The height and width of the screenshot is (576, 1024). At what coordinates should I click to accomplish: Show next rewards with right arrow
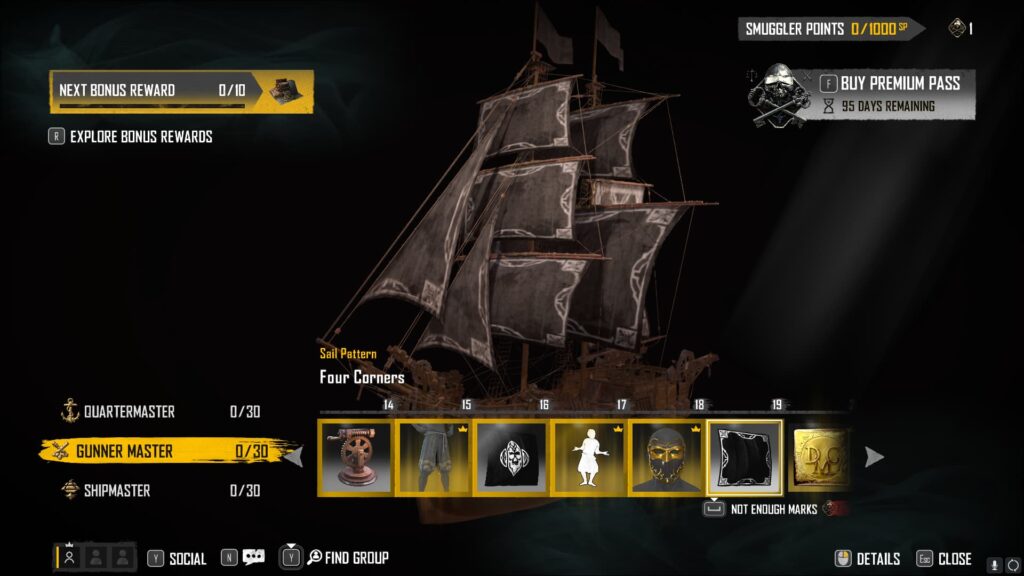[x=874, y=457]
